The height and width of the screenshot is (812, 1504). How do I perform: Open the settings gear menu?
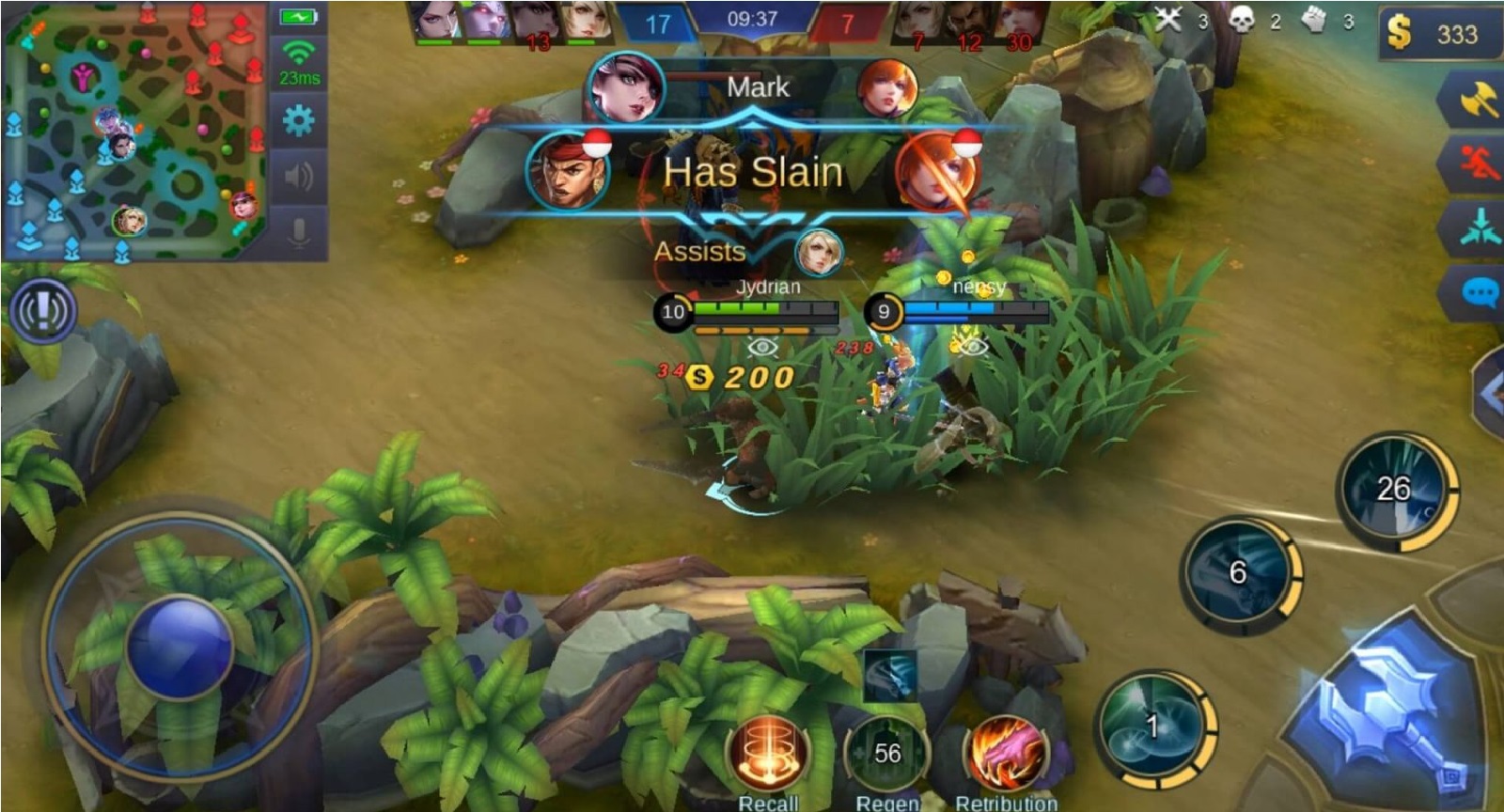tap(299, 122)
